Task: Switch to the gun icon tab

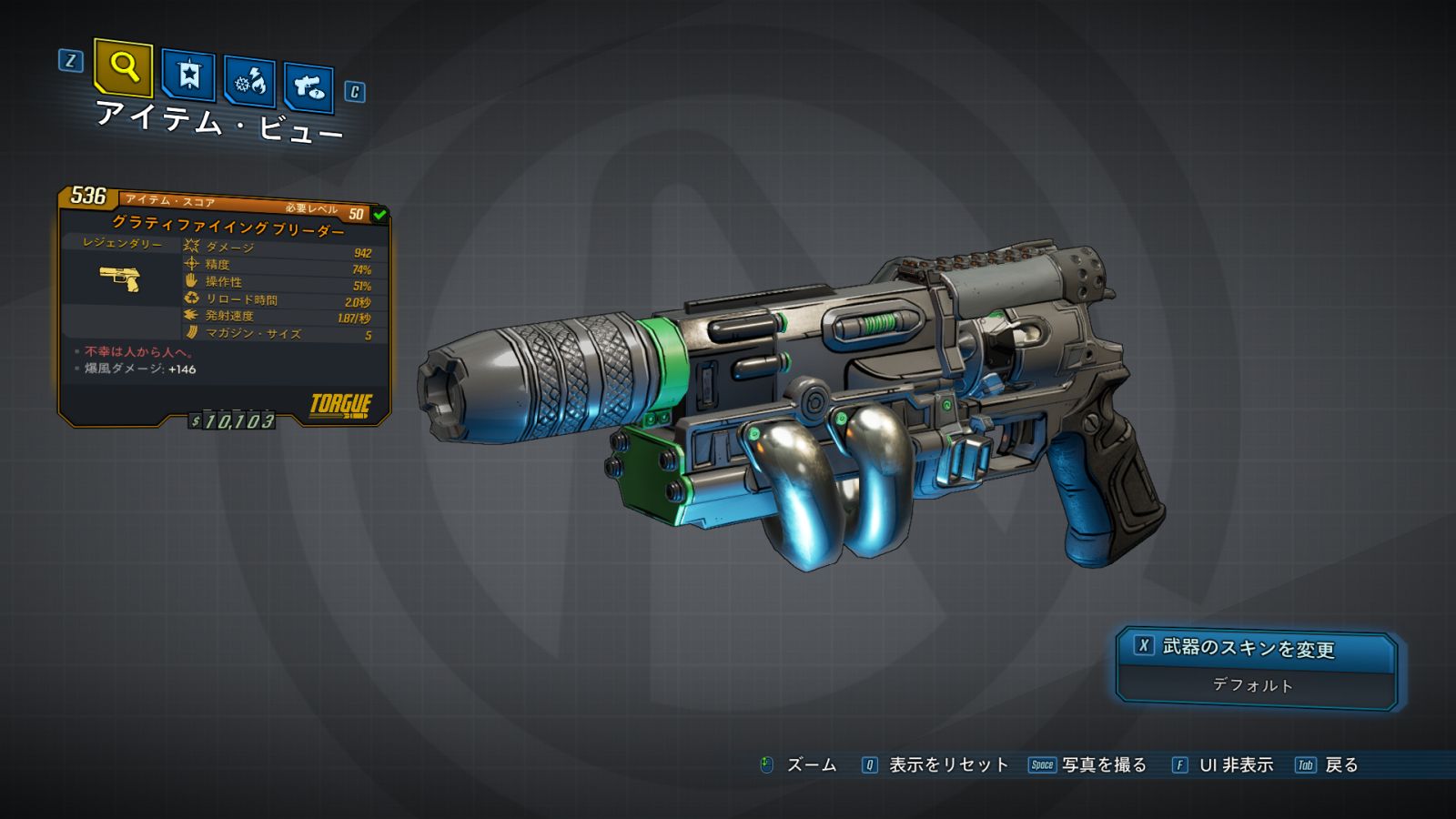Action: 308,87
